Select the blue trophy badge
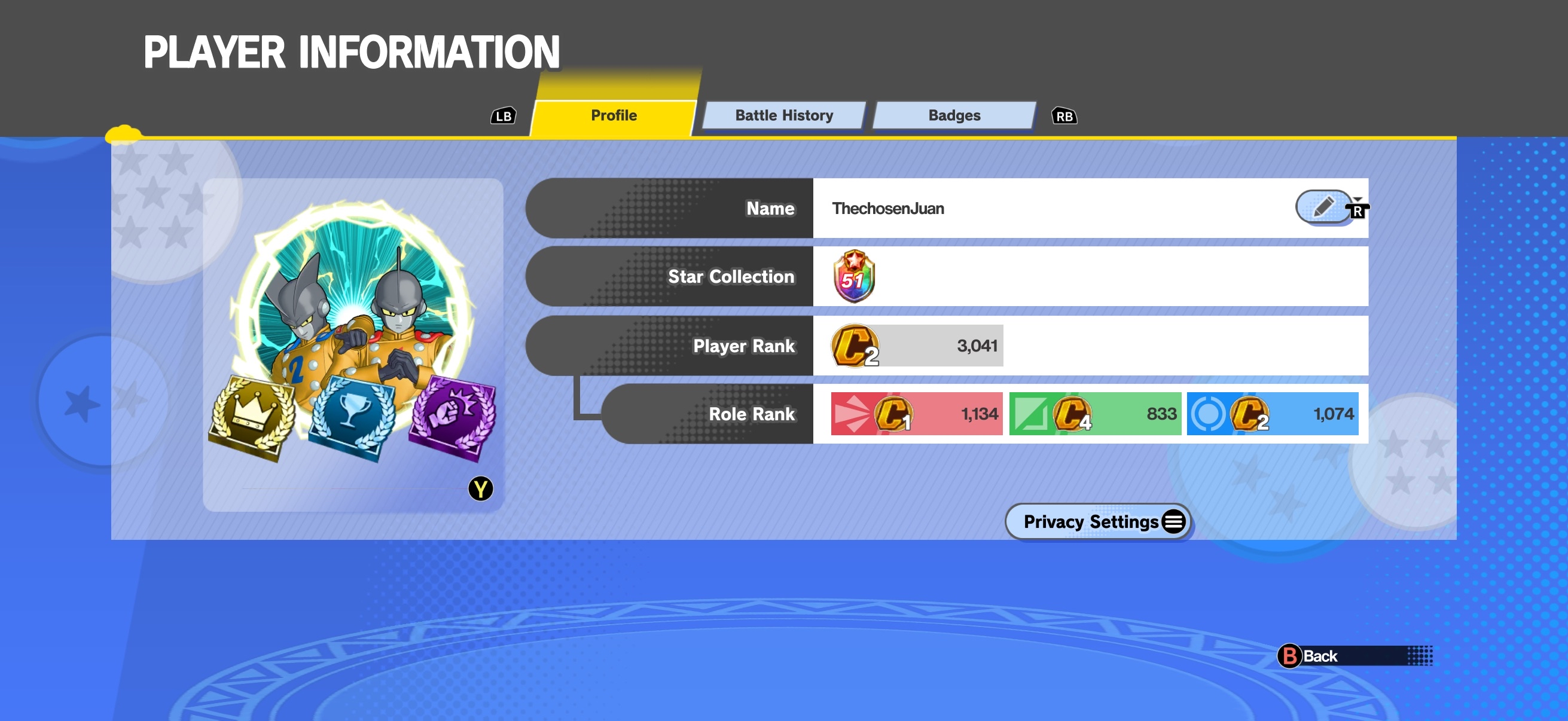This screenshot has width=1568, height=721. [352, 416]
